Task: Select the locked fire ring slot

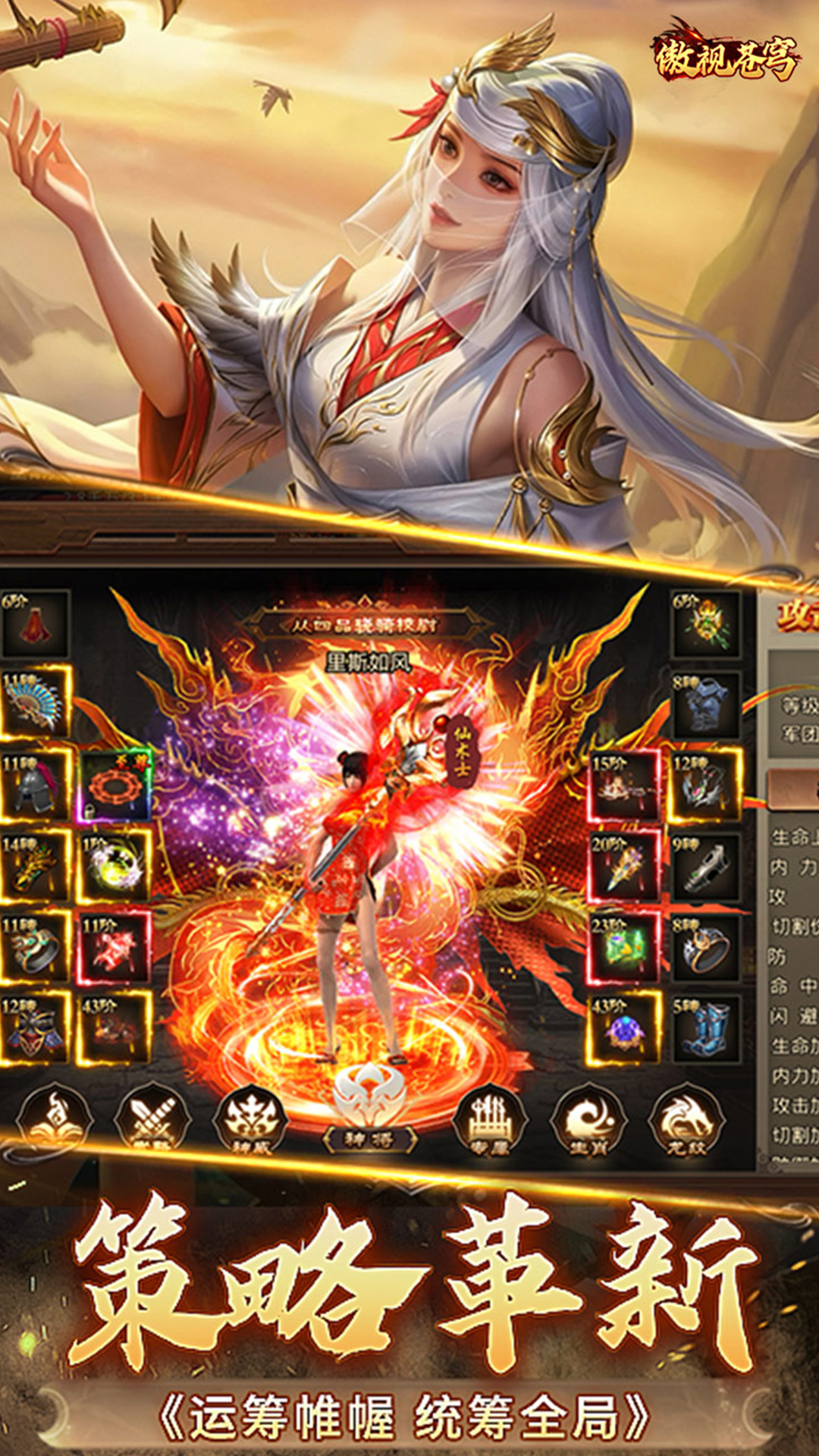Action: 115,786
